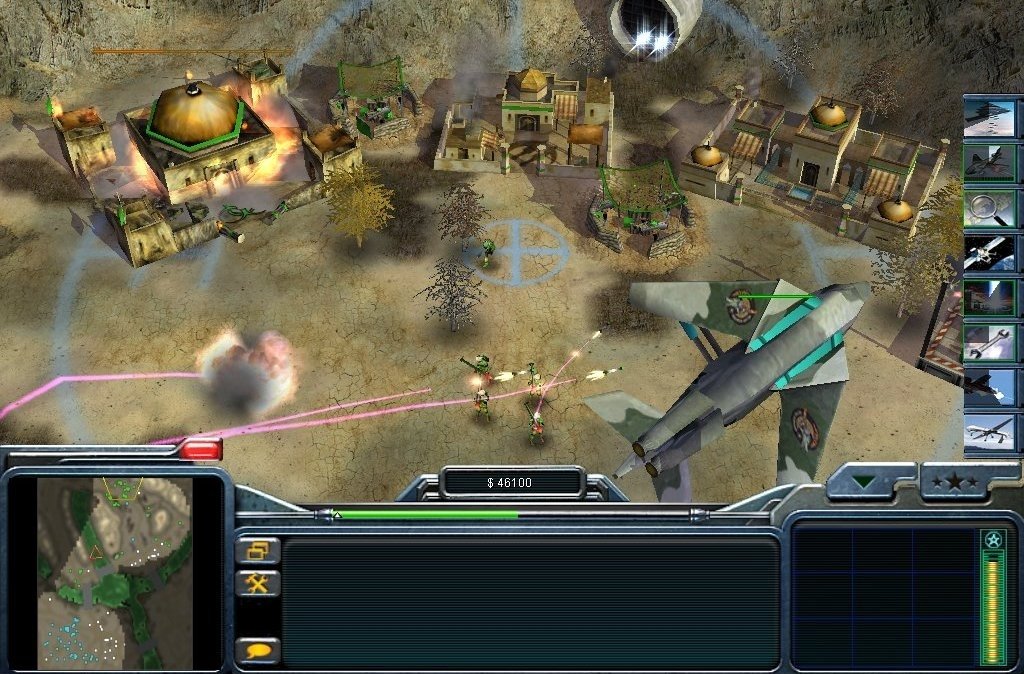Activate the spy satellite power
This screenshot has height=674, width=1024.
click(990, 252)
